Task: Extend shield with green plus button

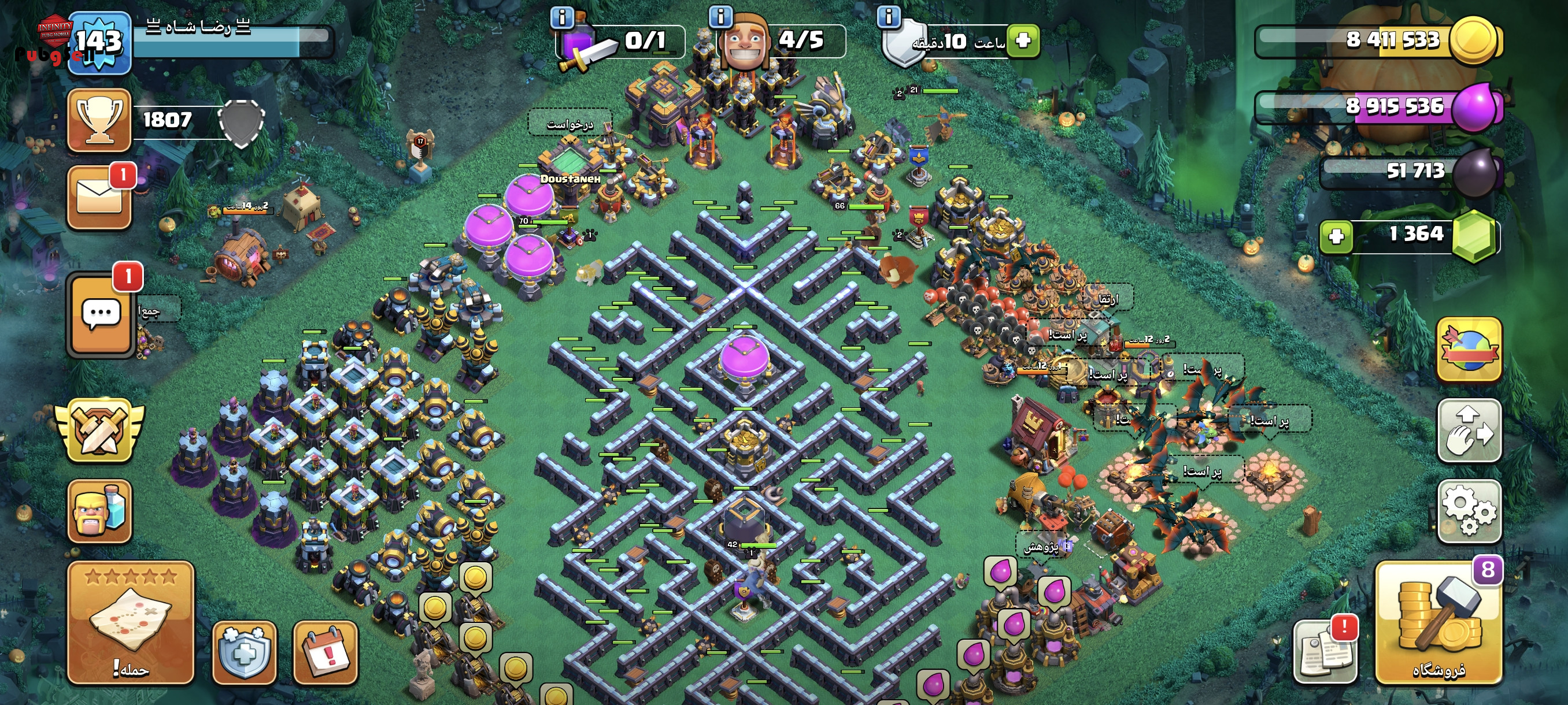Action: click(x=1023, y=41)
